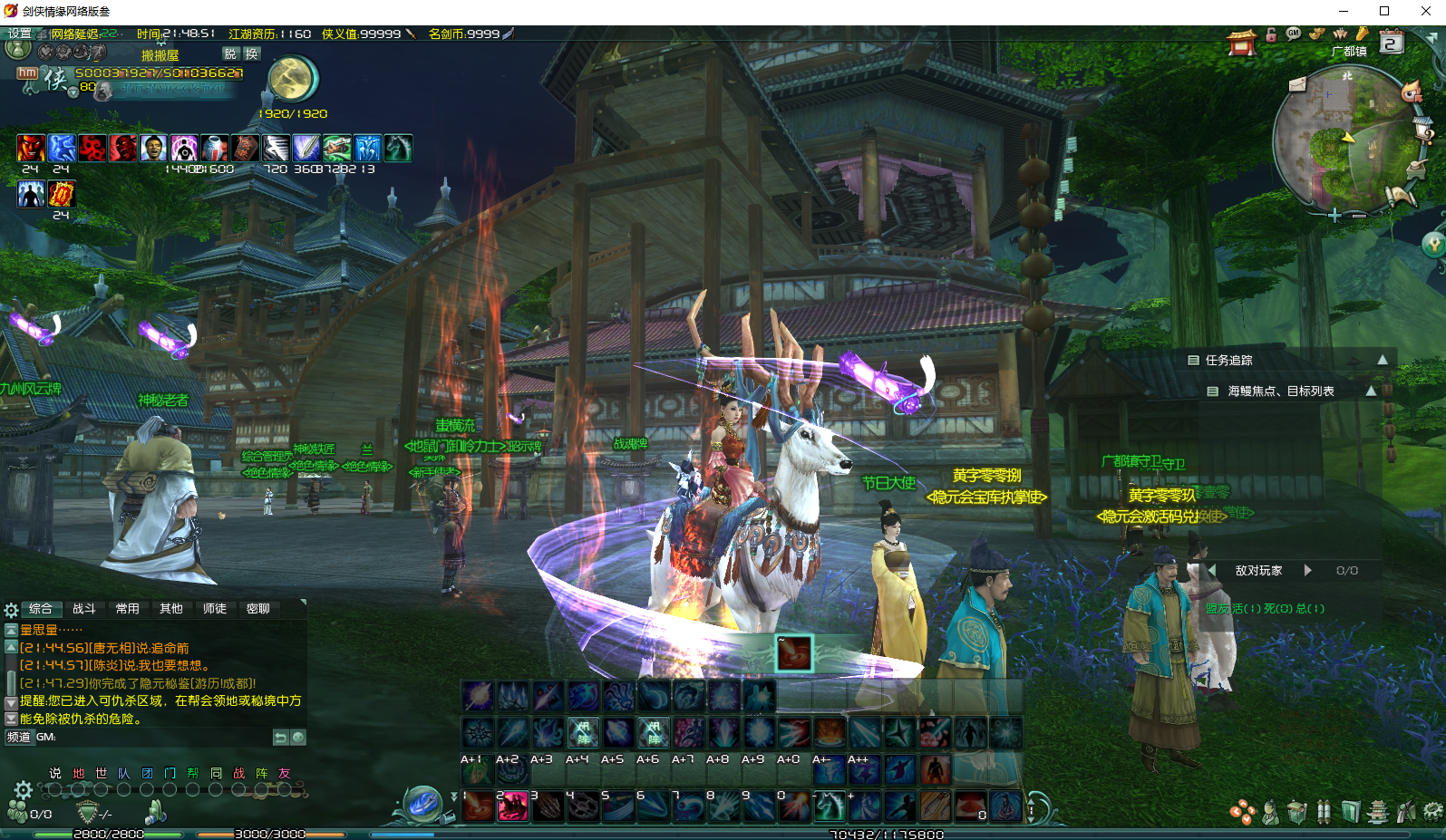Open the chat emoticon face button
Viewport: 1446px width, 840px height.
pyautogui.click(x=298, y=738)
